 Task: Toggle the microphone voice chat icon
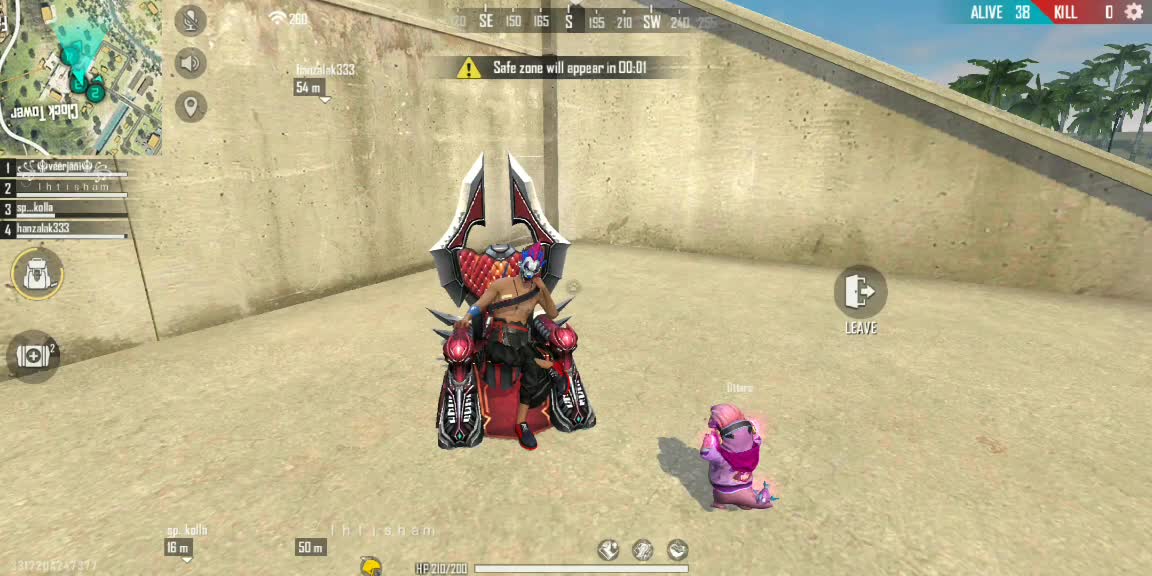(190, 20)
